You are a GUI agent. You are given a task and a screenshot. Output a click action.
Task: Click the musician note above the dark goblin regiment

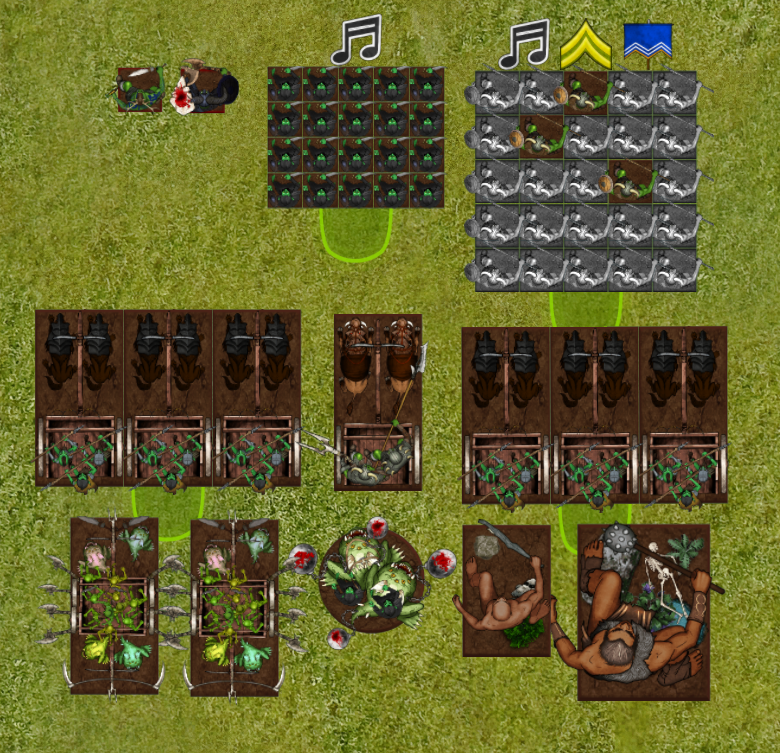pos(356,40)
